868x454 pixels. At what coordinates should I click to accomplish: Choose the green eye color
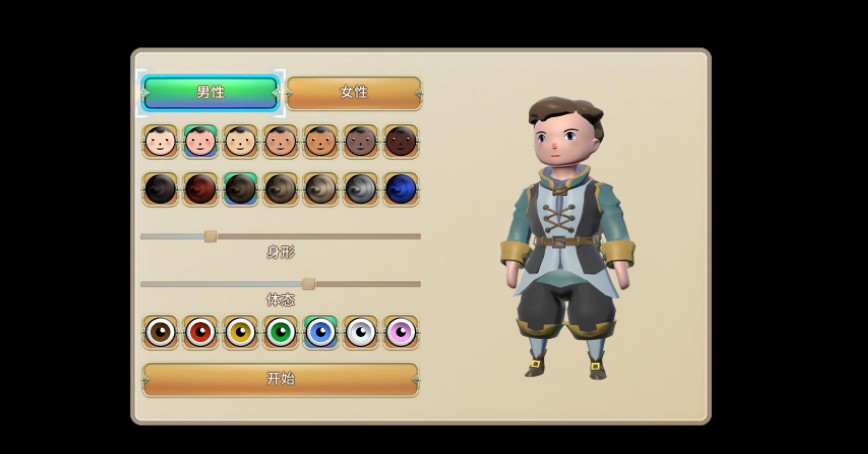(280, 332)
